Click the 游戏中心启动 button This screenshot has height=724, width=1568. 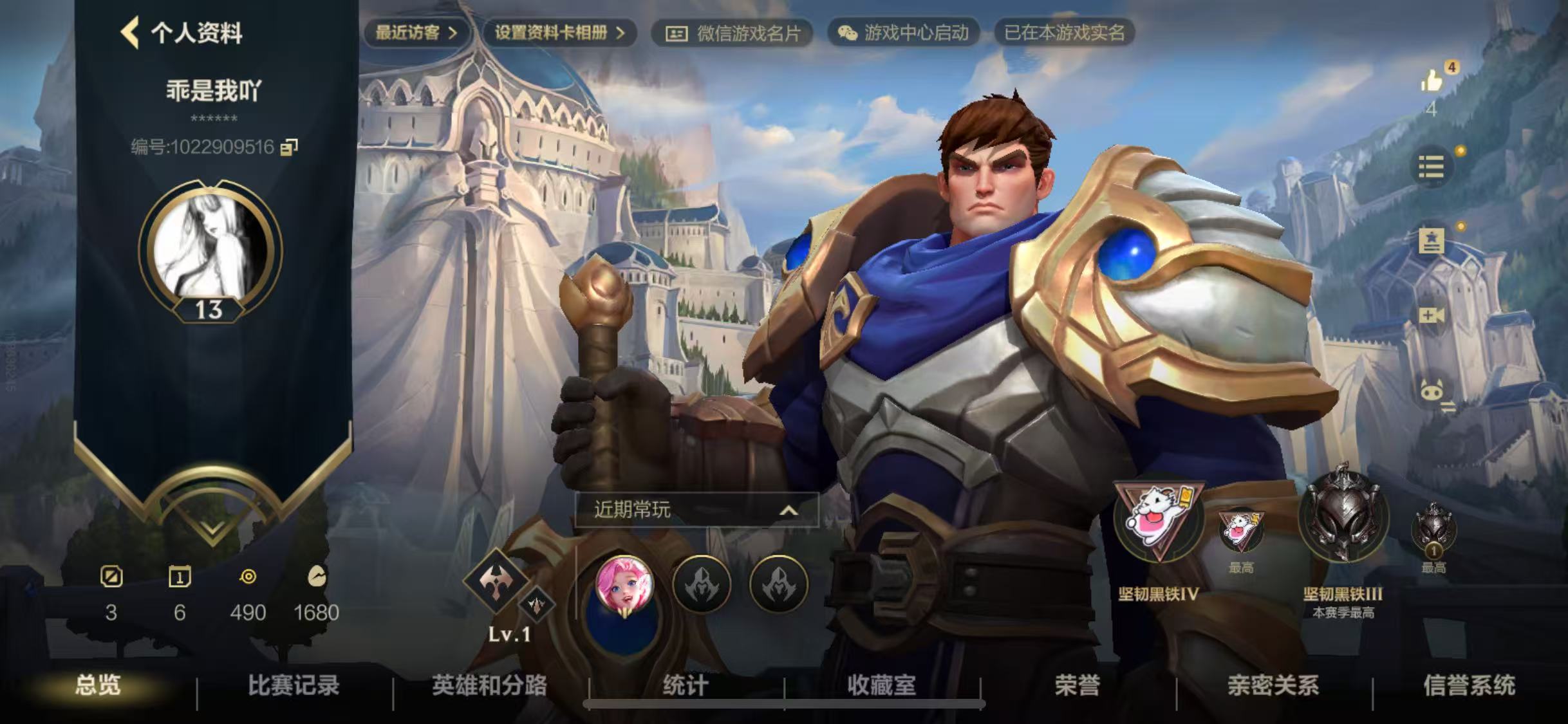click(904, 33)
